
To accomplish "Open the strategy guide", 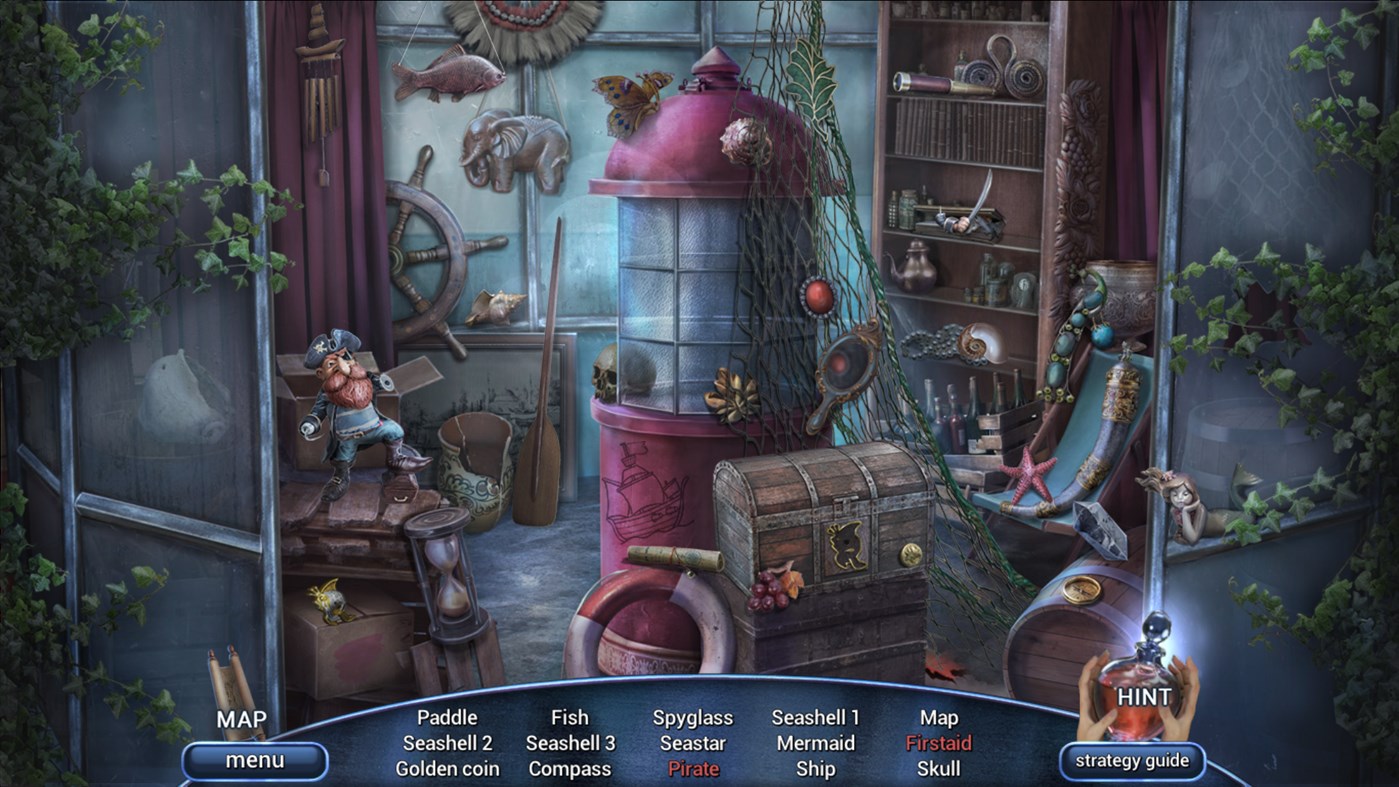I will coord(1132,760).
